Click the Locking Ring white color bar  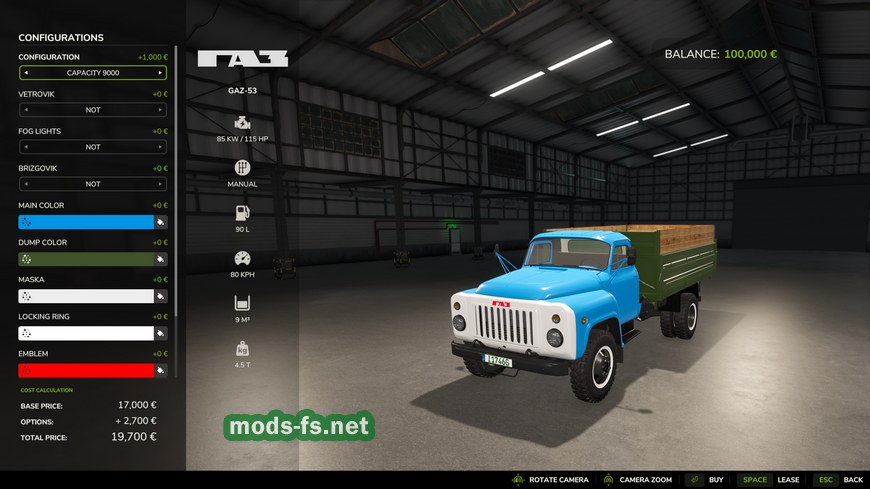pos(85,333)
